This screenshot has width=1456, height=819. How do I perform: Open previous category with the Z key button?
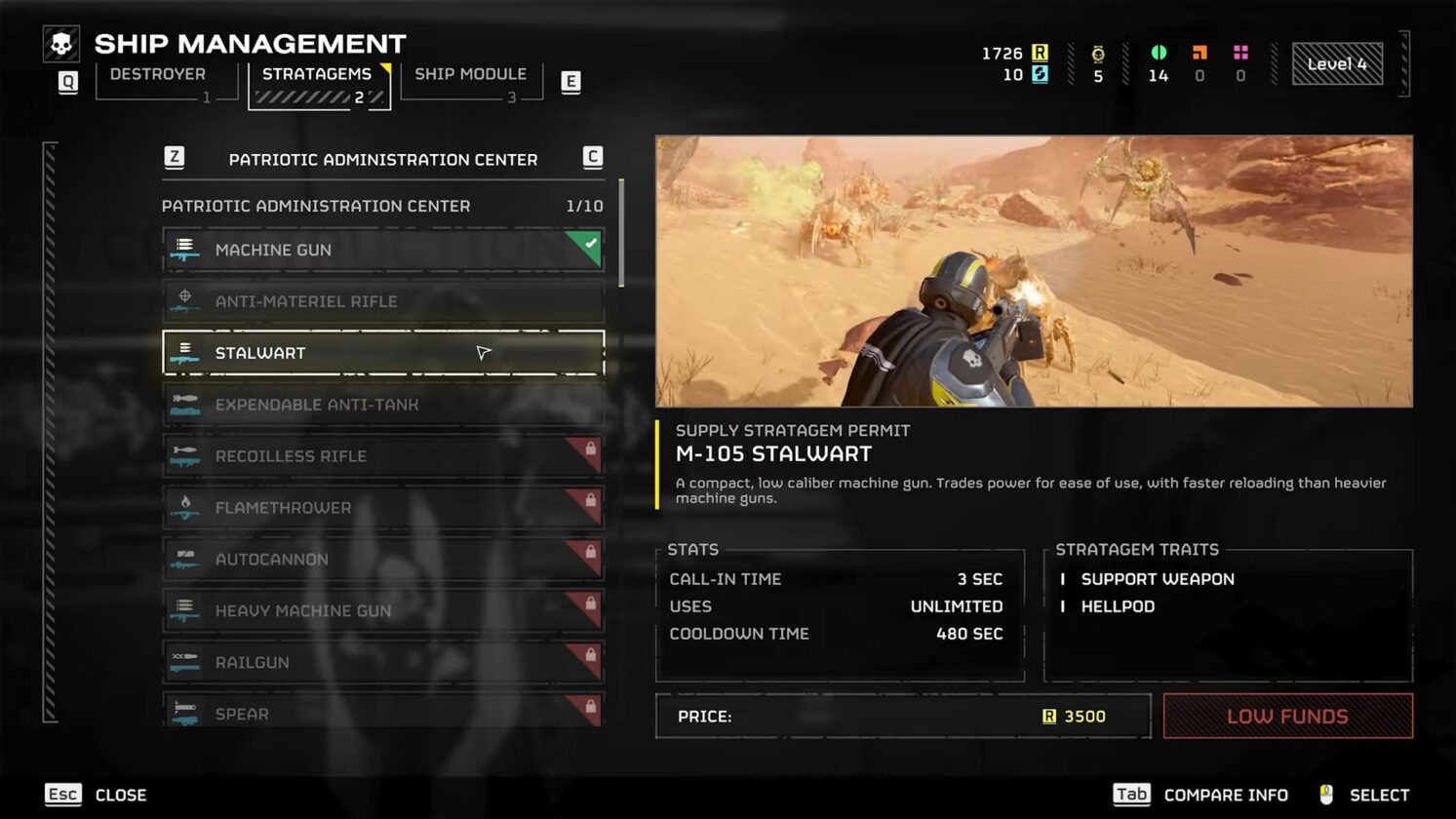click(174, 156)
